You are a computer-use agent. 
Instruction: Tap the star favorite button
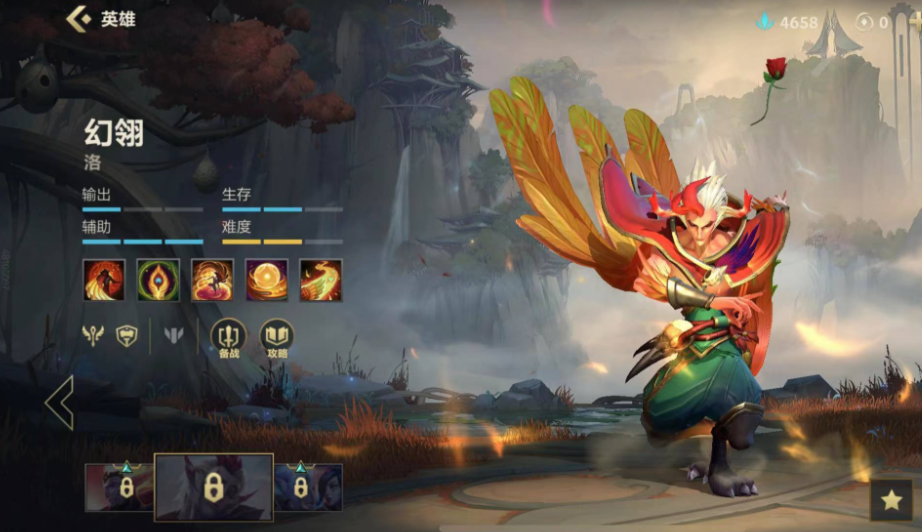coord(891,500)
